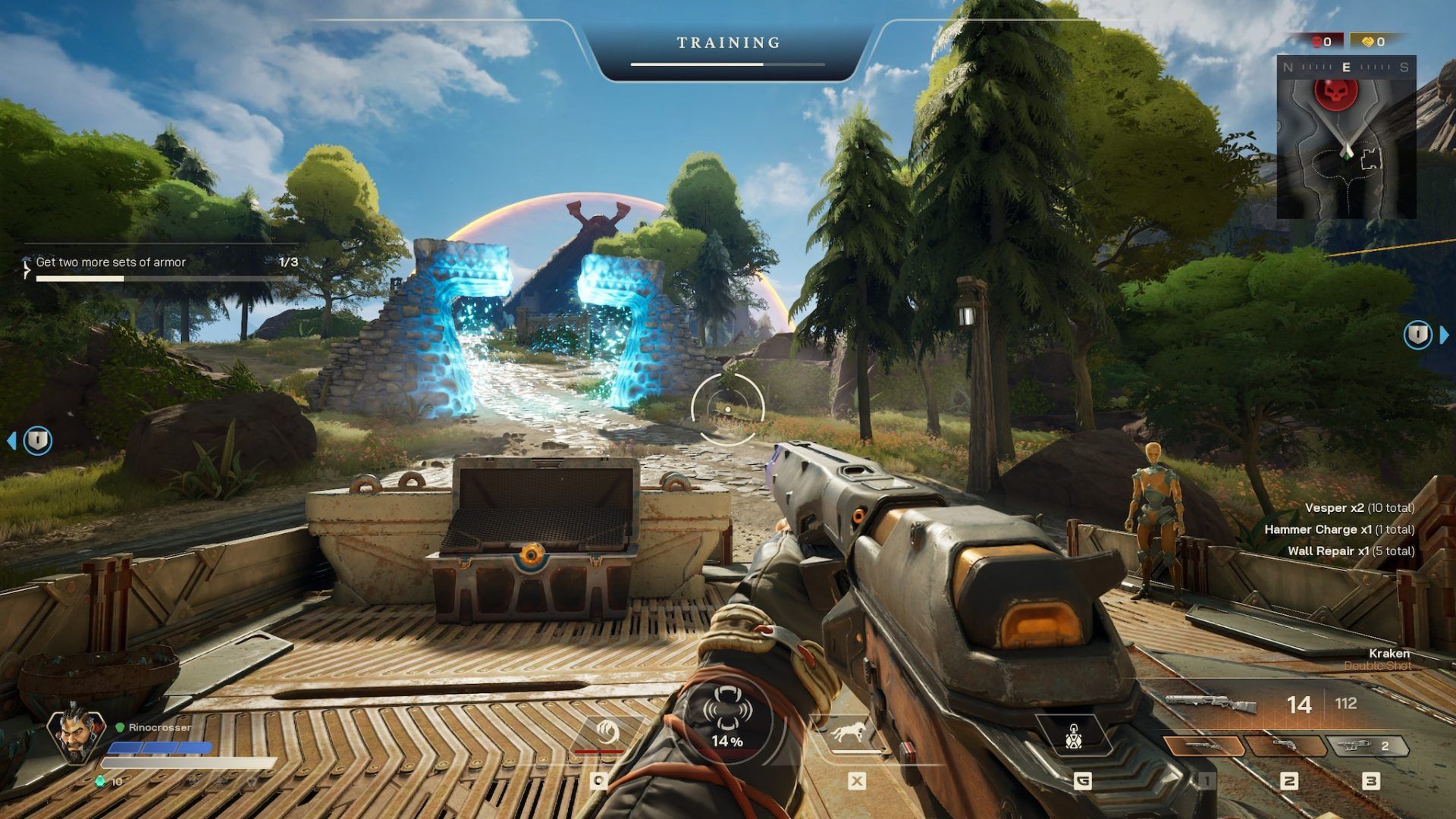The image size is (1456, 819).
Task: Switch to the revolver weapon slot
Action: 1286,746
